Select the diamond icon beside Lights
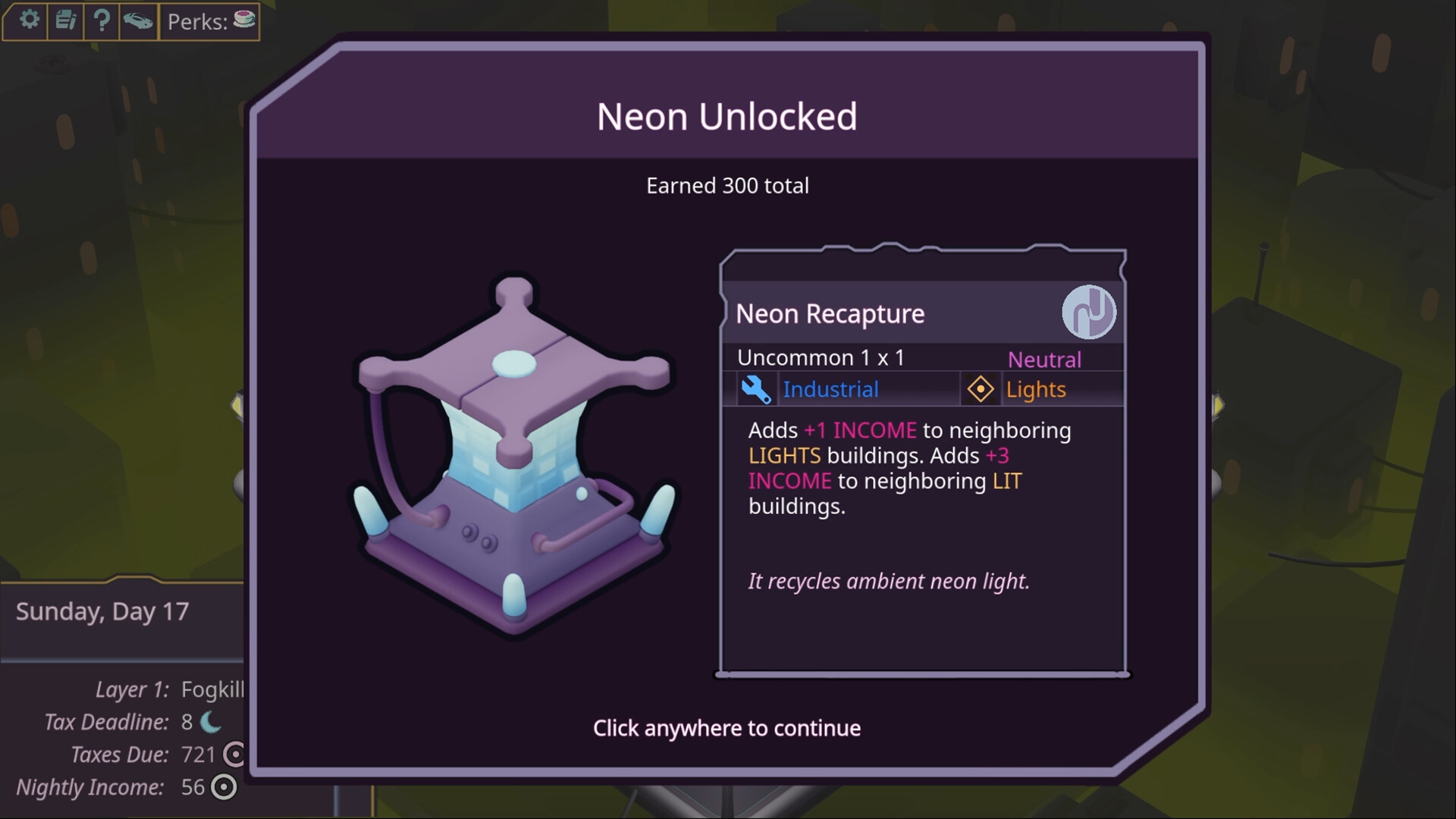This screenshot has width=1456, height=819. [x=981, y=389]
